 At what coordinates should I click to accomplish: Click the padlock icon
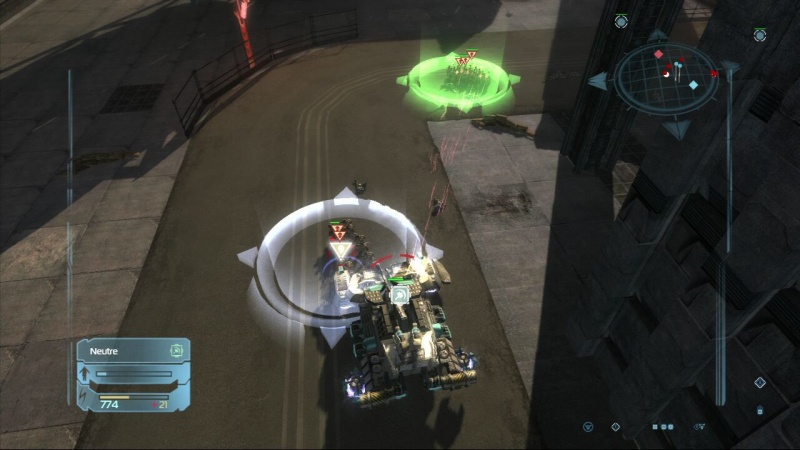(x=760, y=410)
